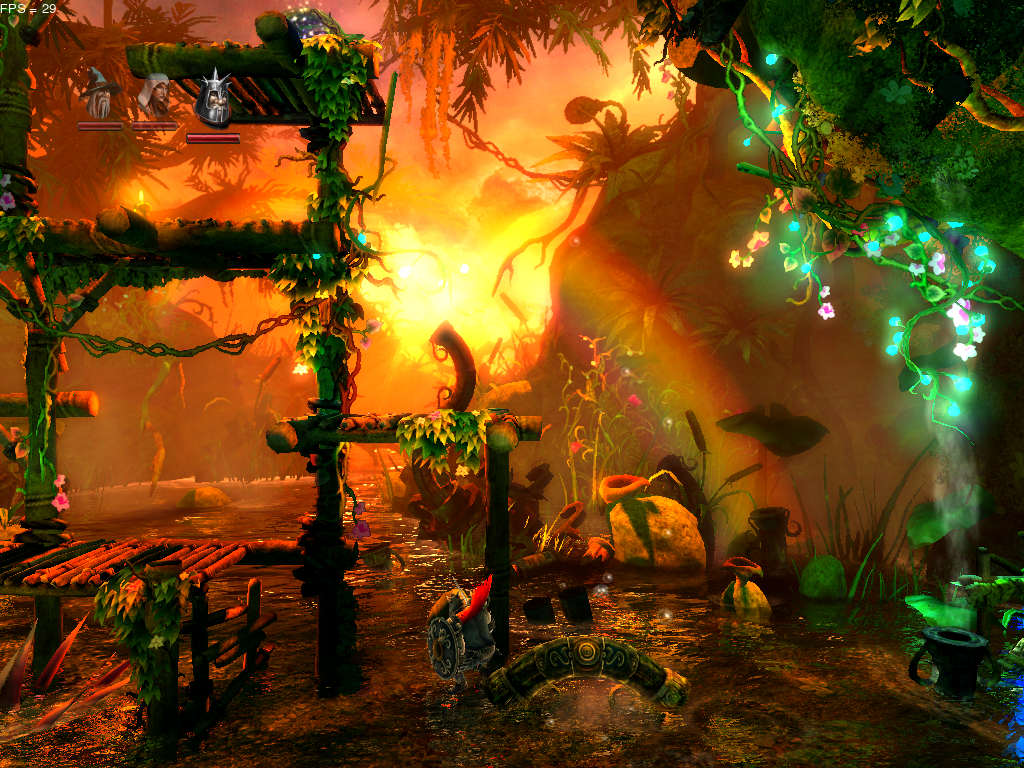Select the wizard character portrait
This screenshot has height=768, width=1024.
tap(100, 96)
